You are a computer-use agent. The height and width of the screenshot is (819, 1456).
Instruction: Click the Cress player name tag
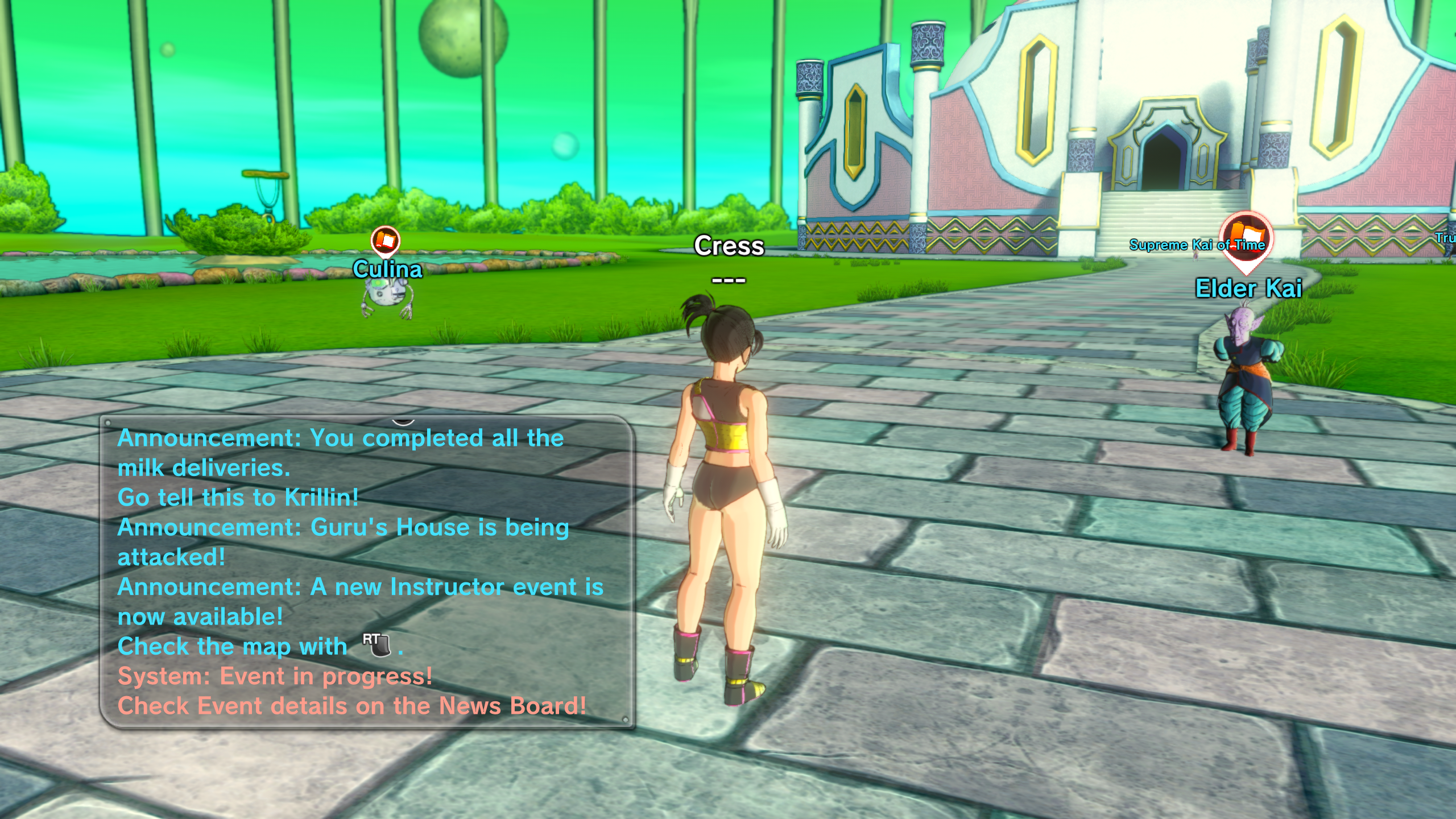[729, 246]
